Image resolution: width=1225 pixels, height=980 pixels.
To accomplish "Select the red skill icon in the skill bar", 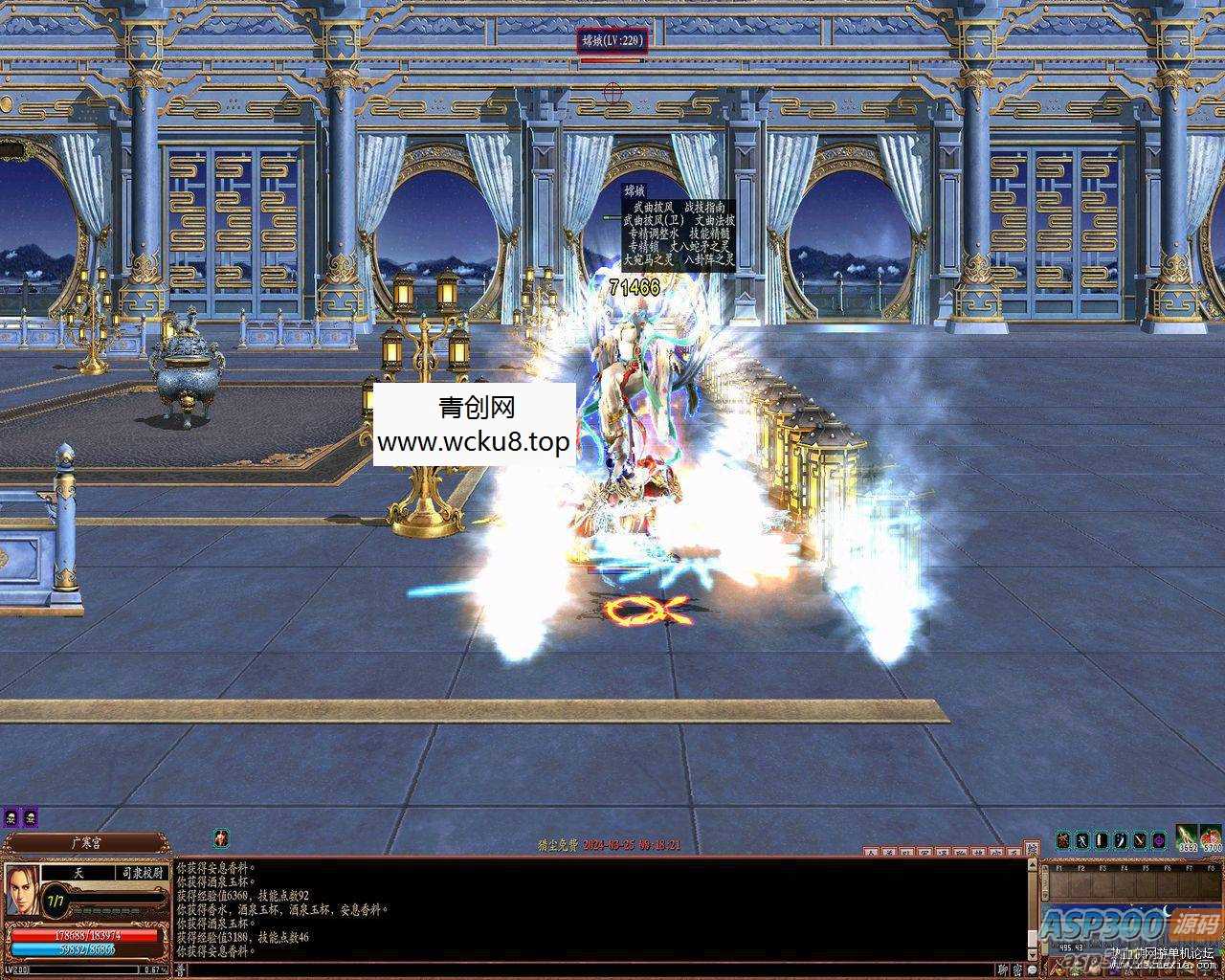I will (x=1064, y=841).
